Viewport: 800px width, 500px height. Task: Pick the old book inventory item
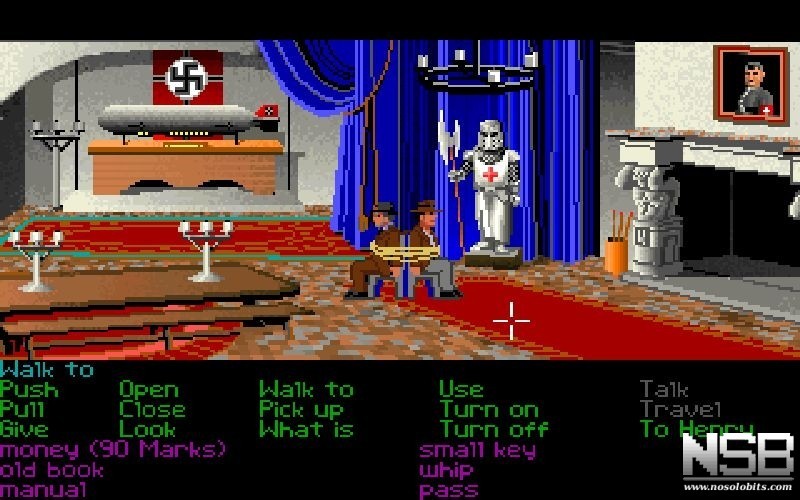[52, 470]
